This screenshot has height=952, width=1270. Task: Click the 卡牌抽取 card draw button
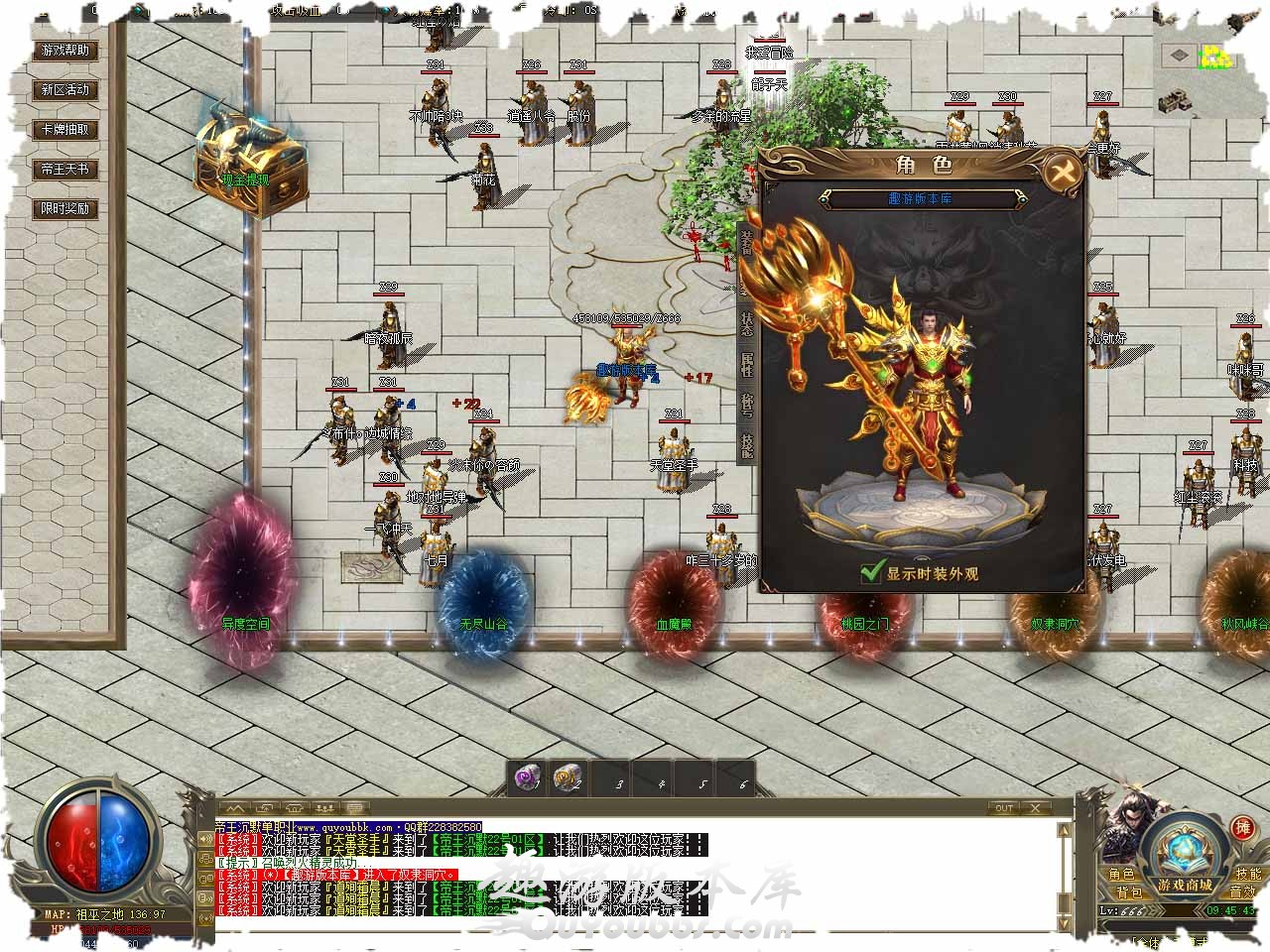65,129
